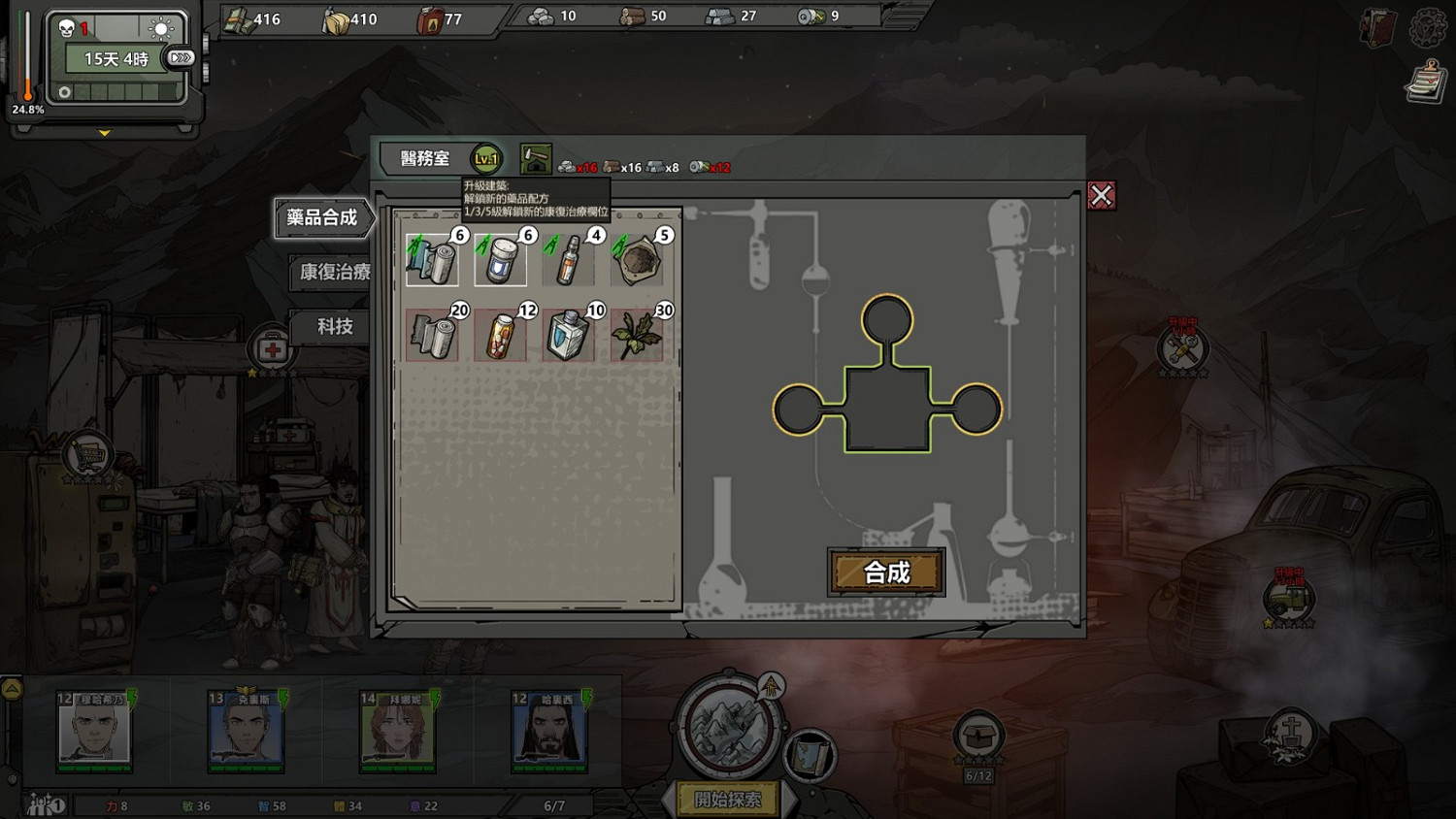This screenshot has height=819, width=1456.
Task: Choose the orange capsule bottle ingredient
Action: click(x=500, y=335)
